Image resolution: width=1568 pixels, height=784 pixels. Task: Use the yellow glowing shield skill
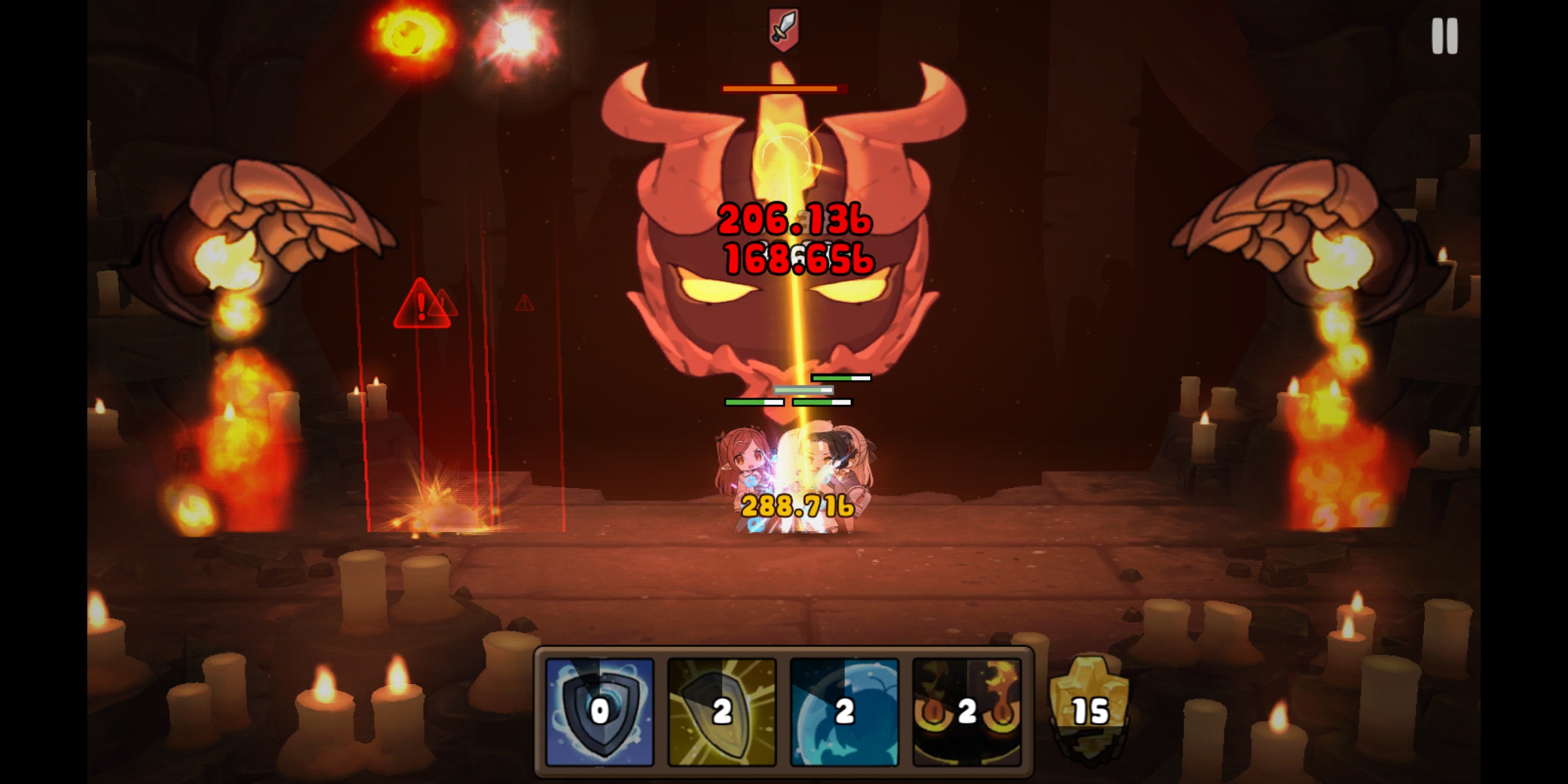coord(722,712)
